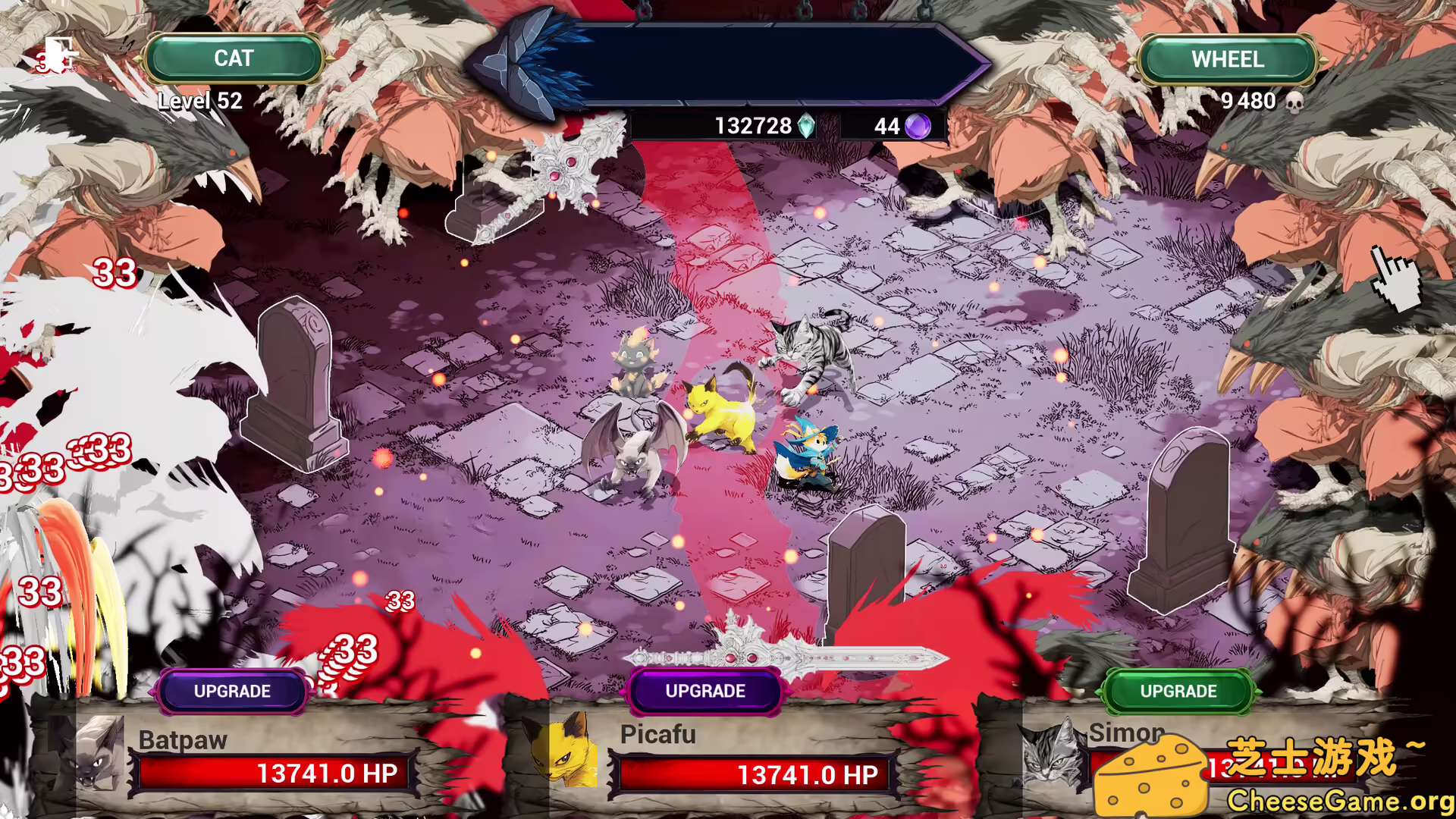The image size is (1456, 819).
Task: Click Batpaw's red HP bar
Action: [x=273, y=773]
